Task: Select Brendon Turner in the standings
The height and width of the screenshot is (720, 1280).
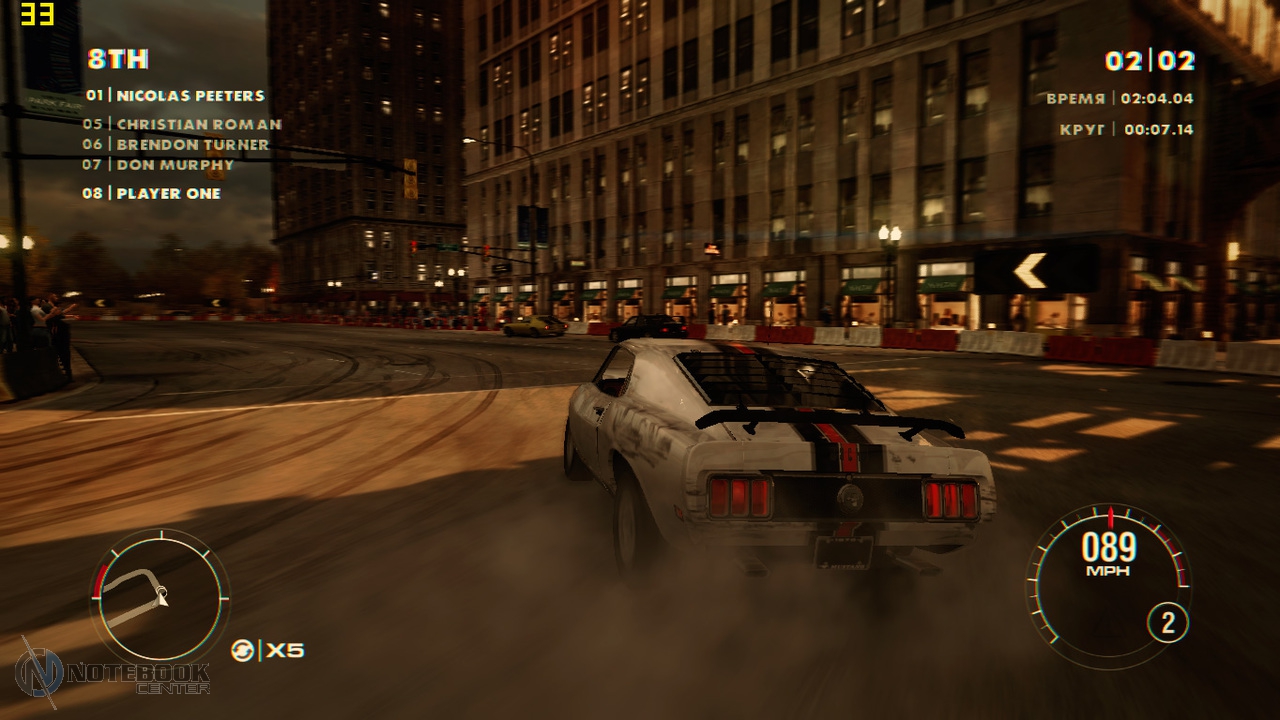Action: pos(176,145)
